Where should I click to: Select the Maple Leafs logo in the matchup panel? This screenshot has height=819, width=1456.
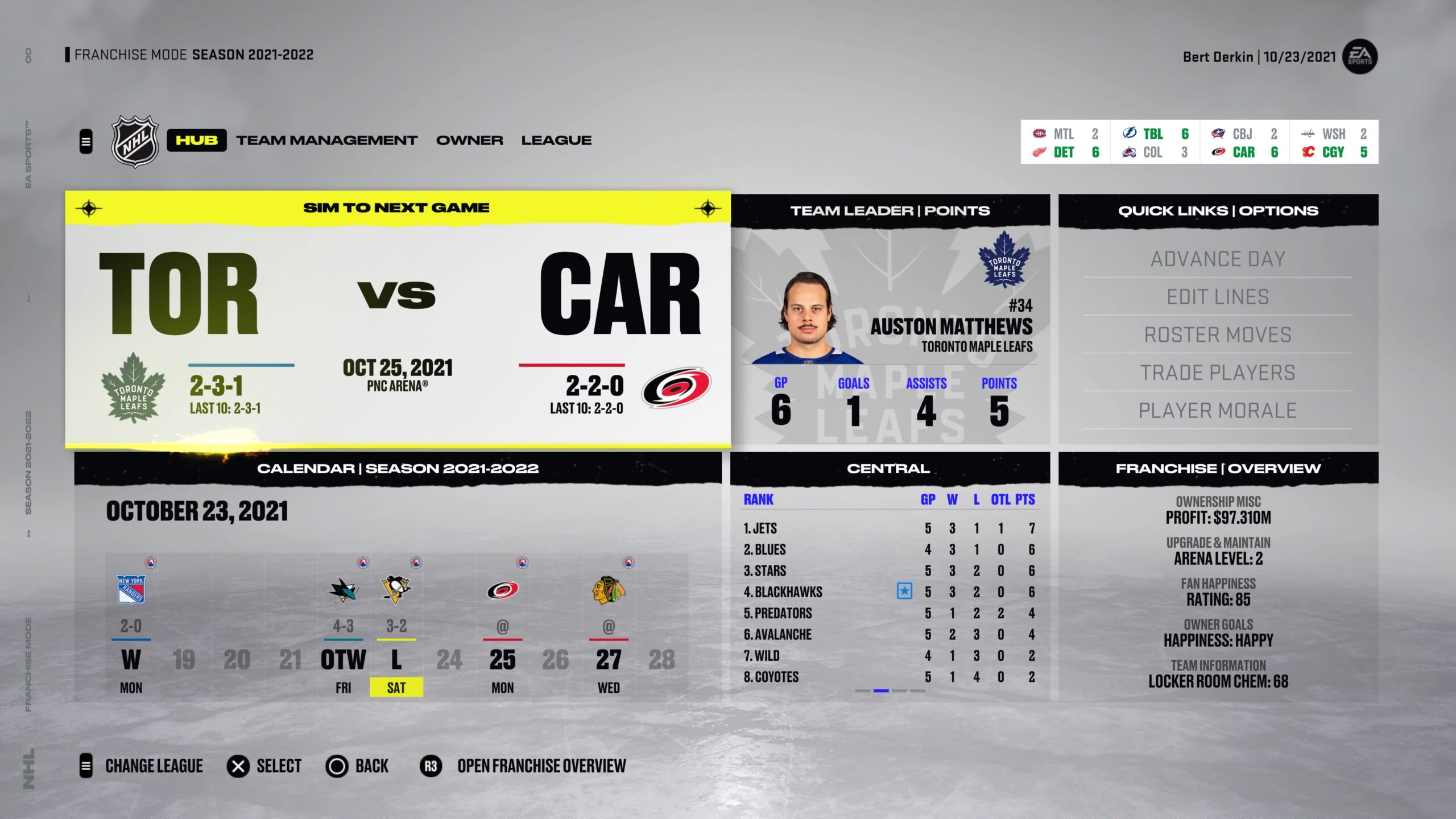click(x=134, y=391)
